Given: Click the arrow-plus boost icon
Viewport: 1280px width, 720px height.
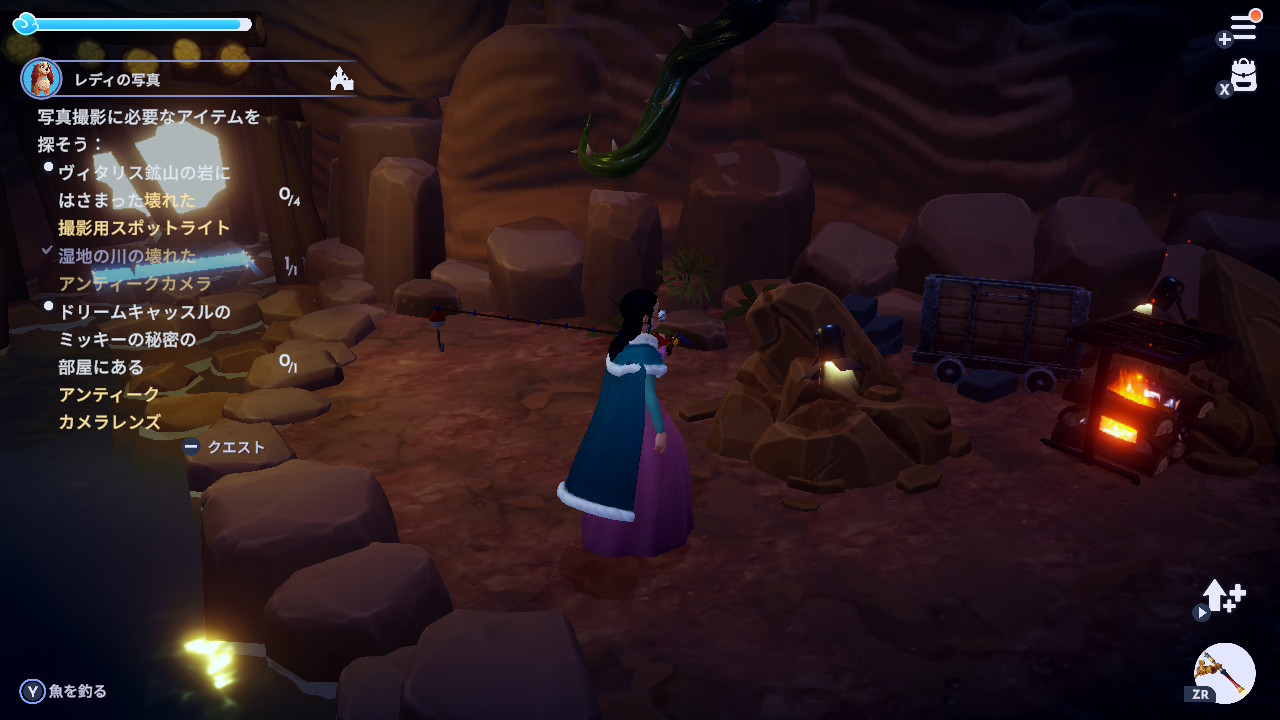Looking at the screenshot, I should (1223, 596).
